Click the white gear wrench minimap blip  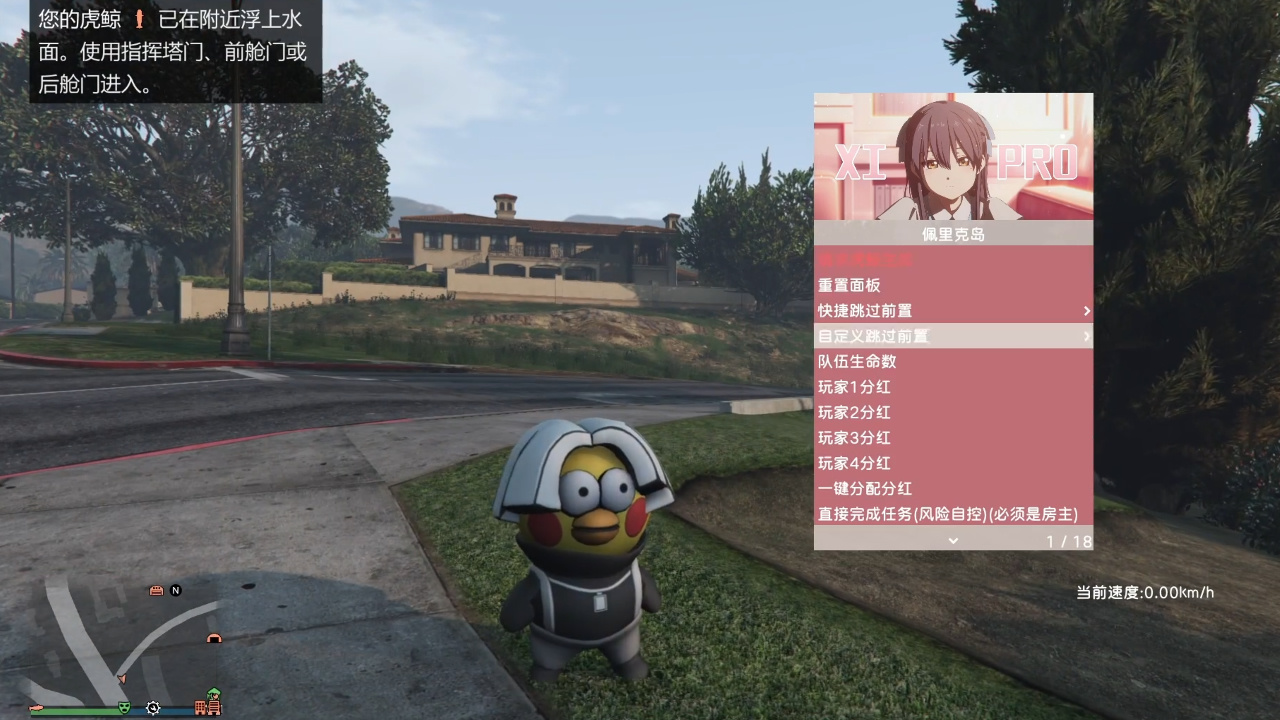coord(153,707)
